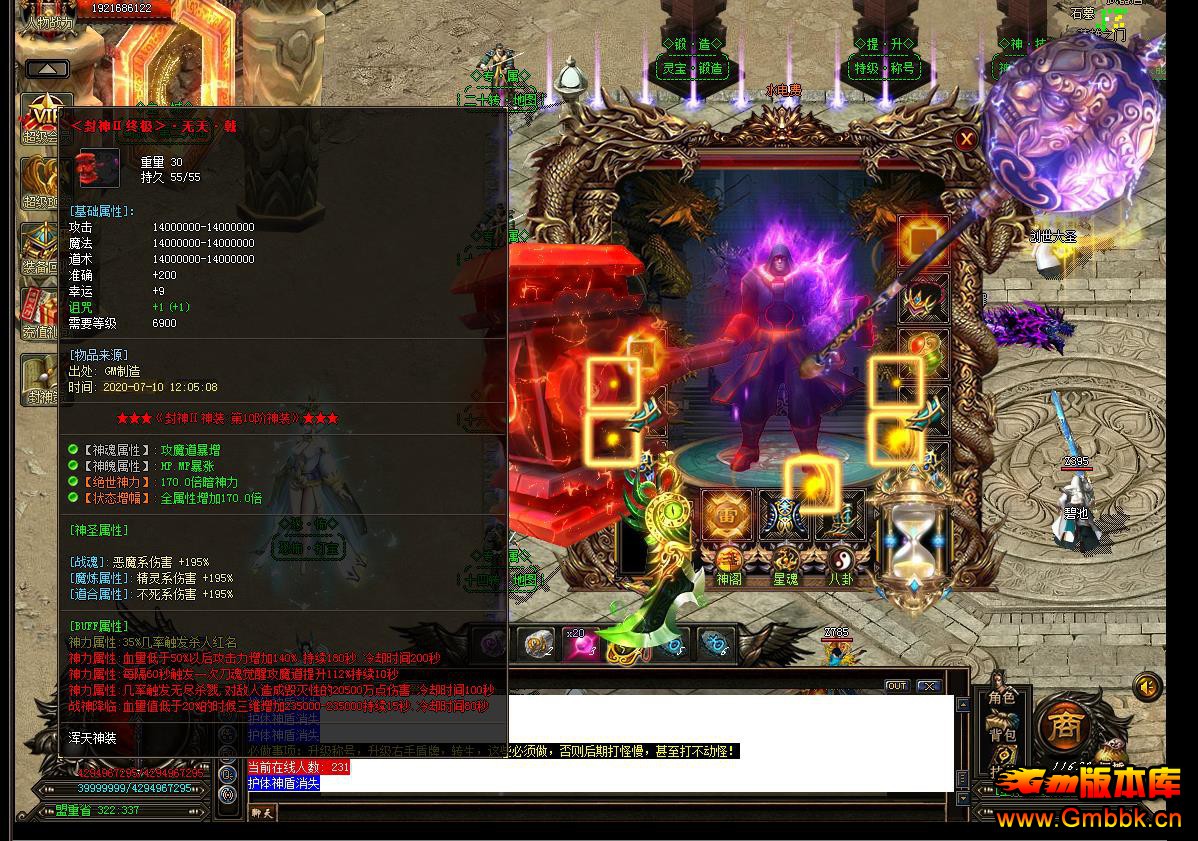The width and height of the screenshot is (1198, 841).
Task: Open the 充值礼包 recharge gift icon
Action: tap(42, 312)
